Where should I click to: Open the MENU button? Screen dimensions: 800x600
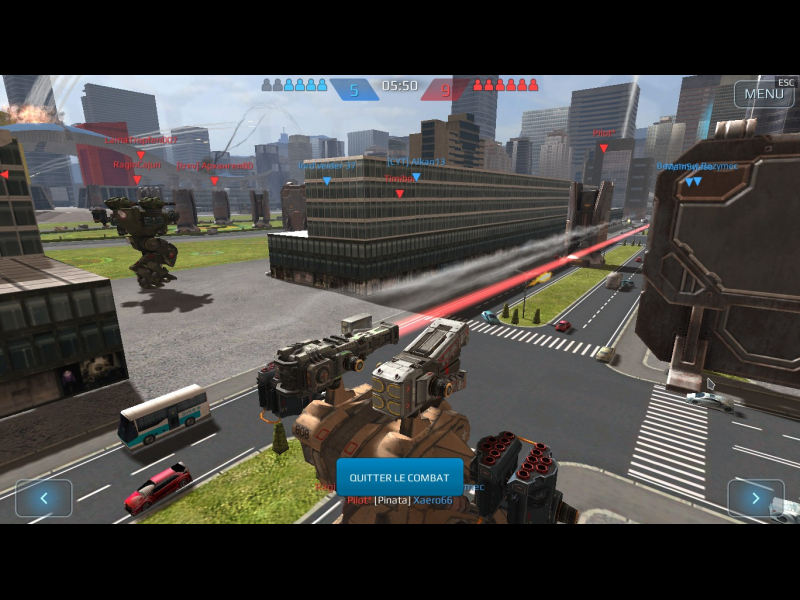click(764, 93)
